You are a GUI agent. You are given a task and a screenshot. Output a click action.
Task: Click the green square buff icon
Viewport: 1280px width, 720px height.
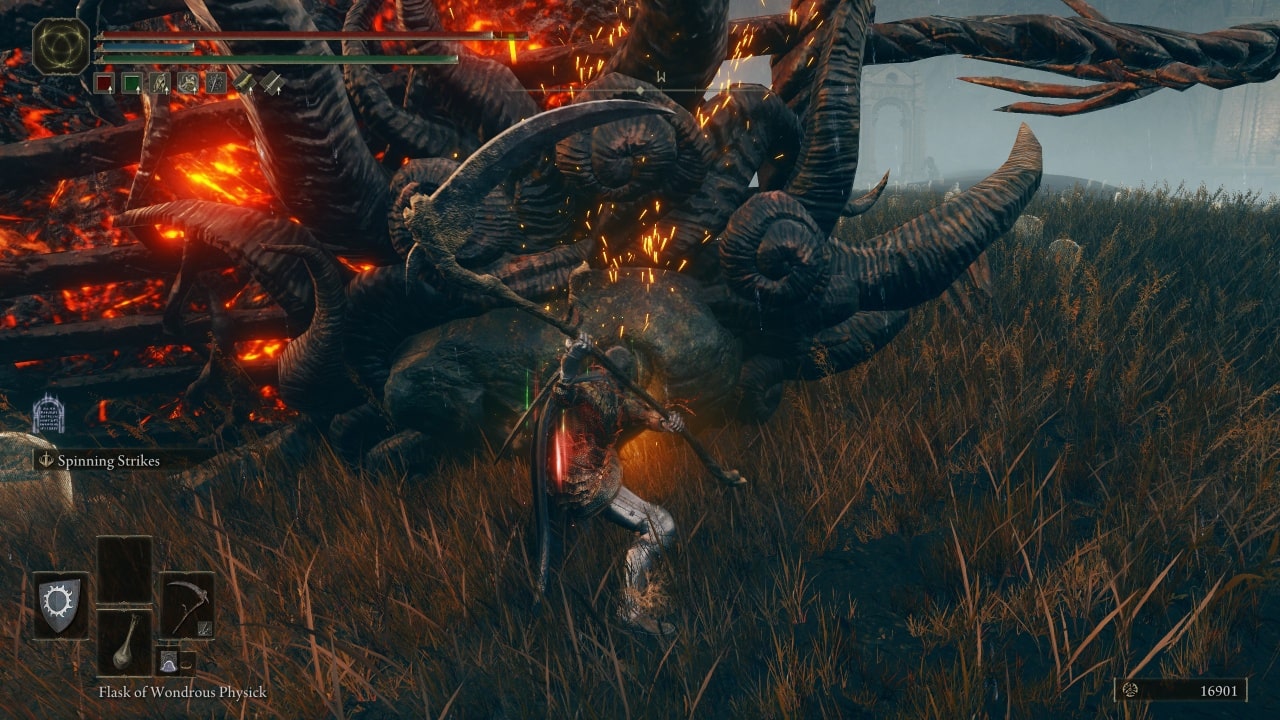132,83
